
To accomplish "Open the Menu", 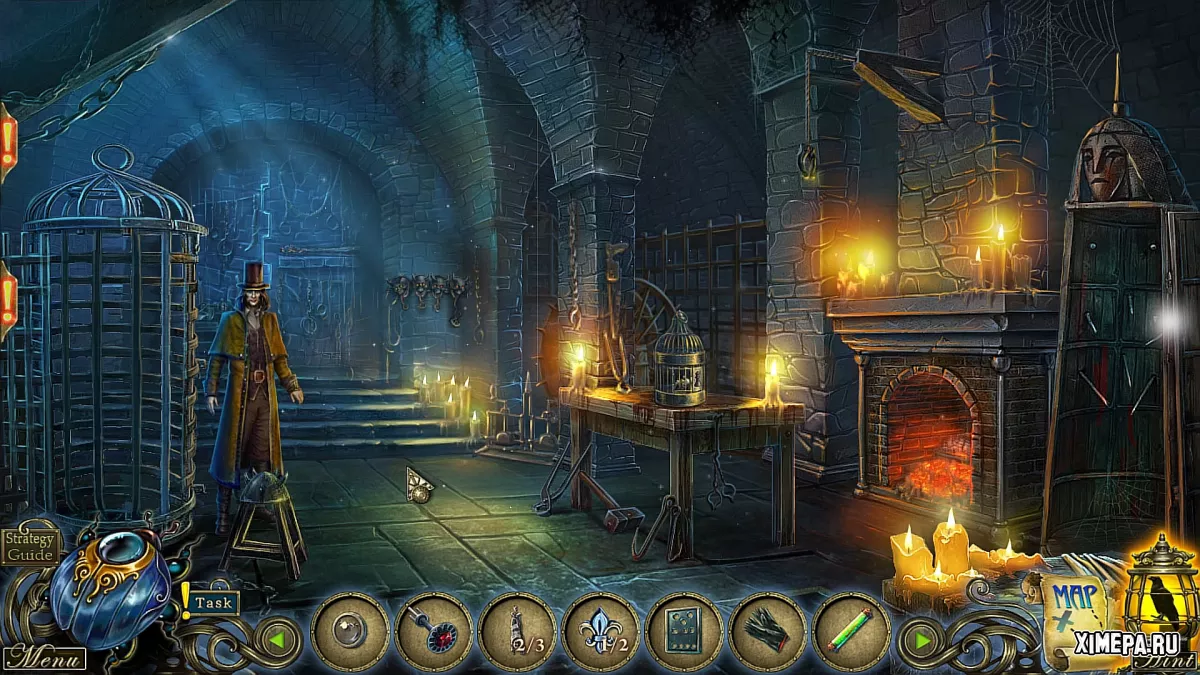I will click(x=43, y=658).
